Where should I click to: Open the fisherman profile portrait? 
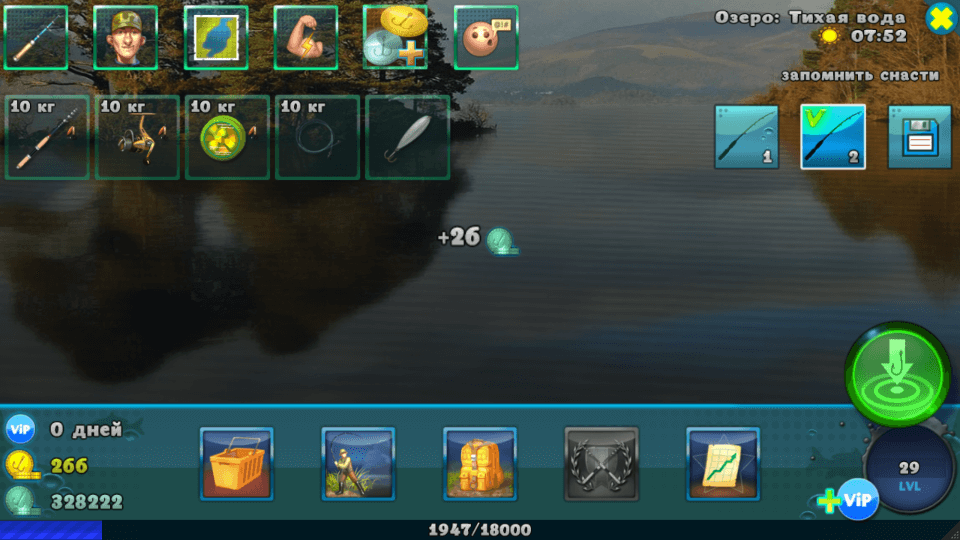tap(126, 38)
